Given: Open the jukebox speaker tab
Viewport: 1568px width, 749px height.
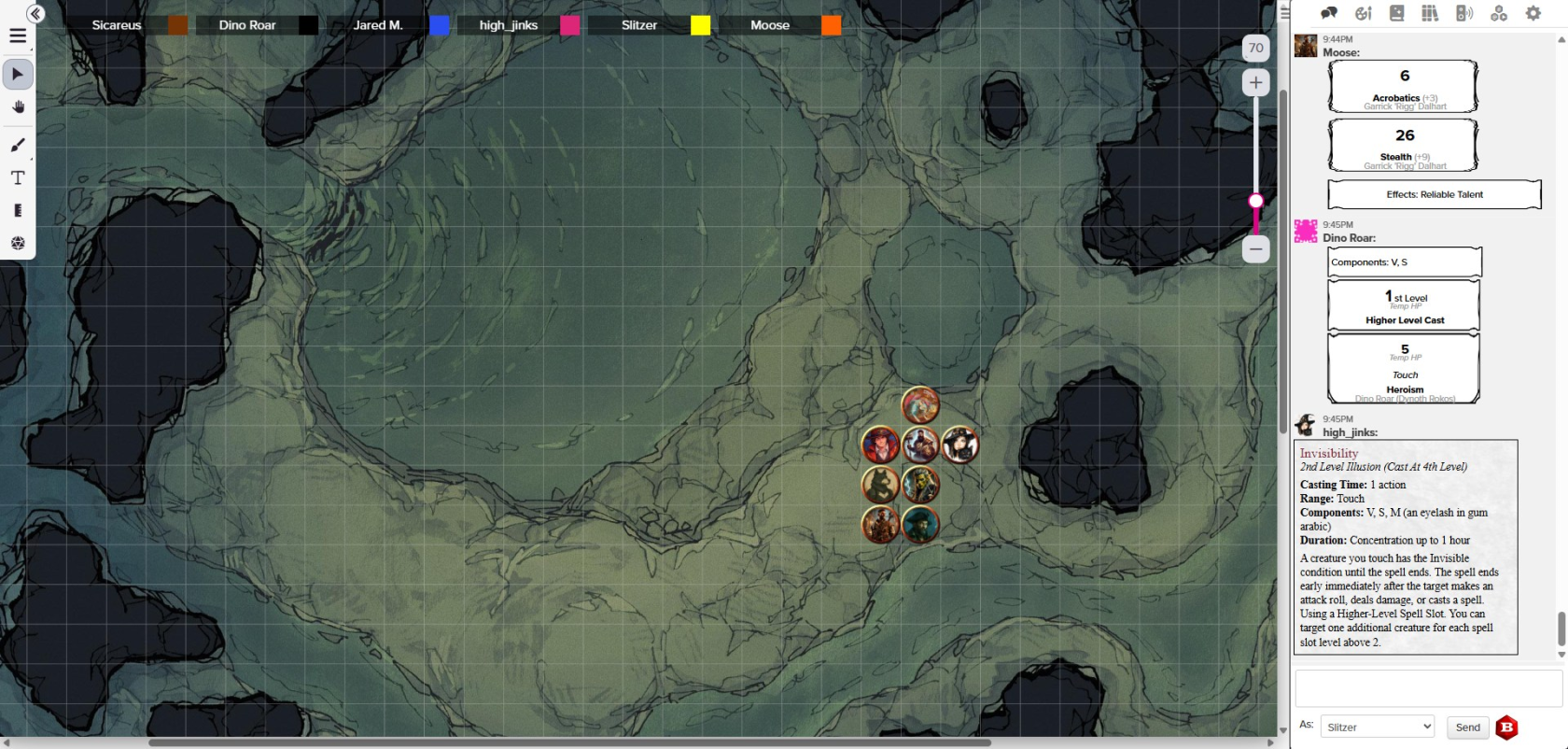Looking at the screenshot, I should pos(1464,13).
